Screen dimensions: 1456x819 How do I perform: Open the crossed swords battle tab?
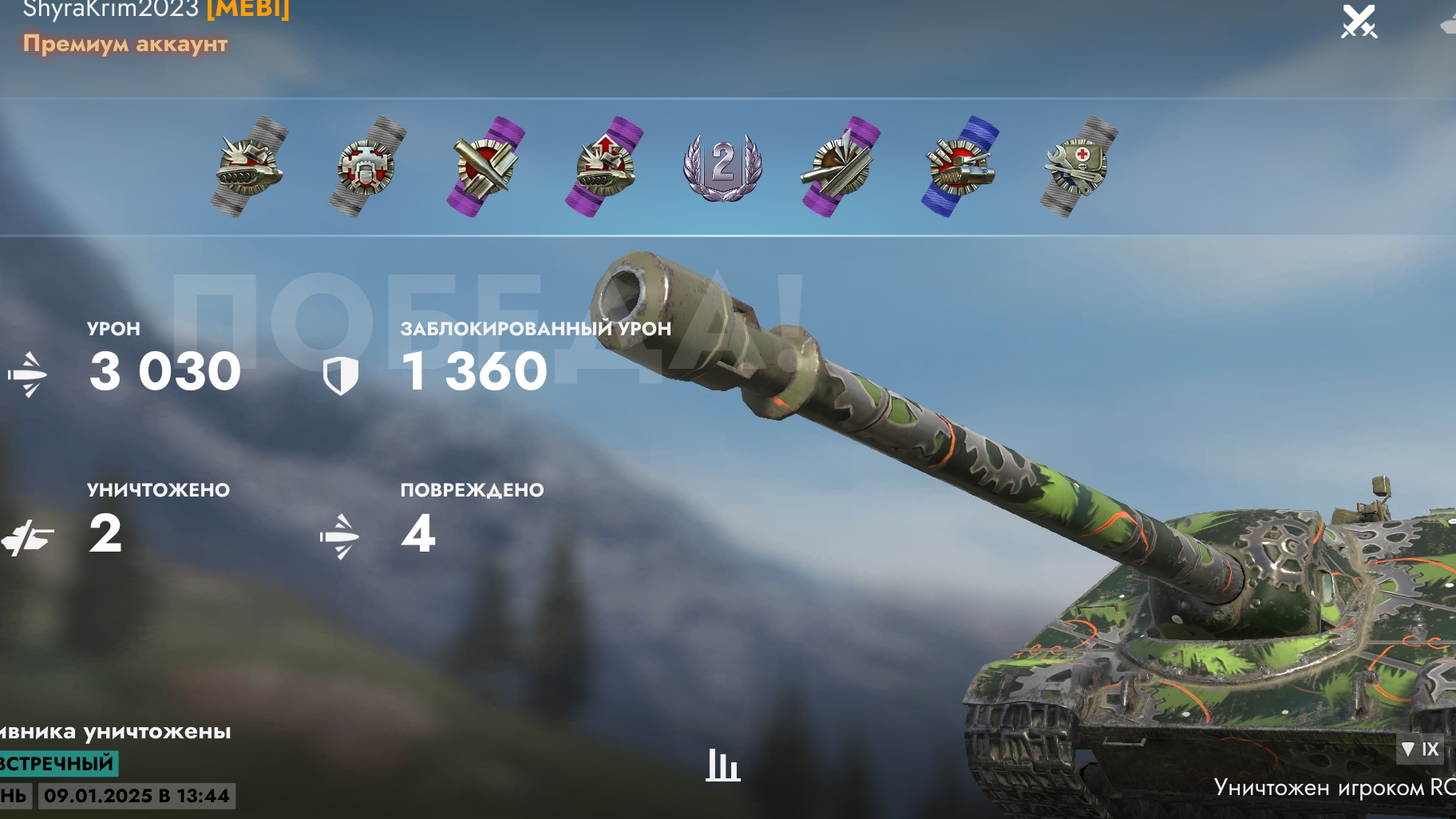[x=1359, y=22]
